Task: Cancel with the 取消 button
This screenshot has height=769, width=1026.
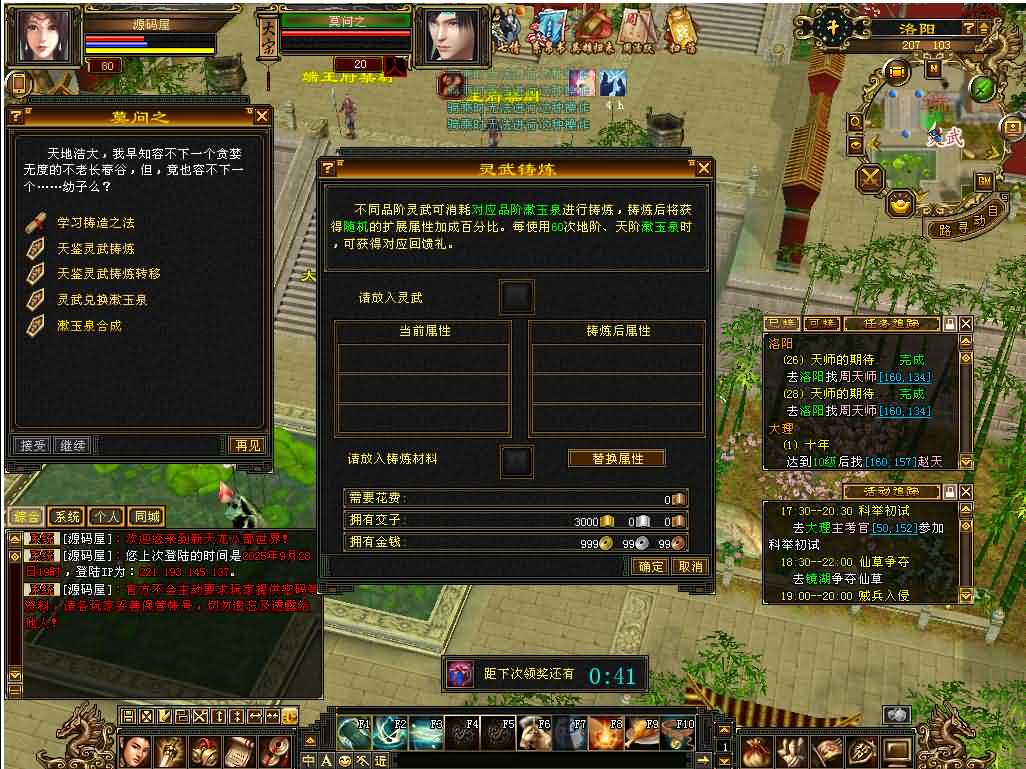Action: pos(689,566)
